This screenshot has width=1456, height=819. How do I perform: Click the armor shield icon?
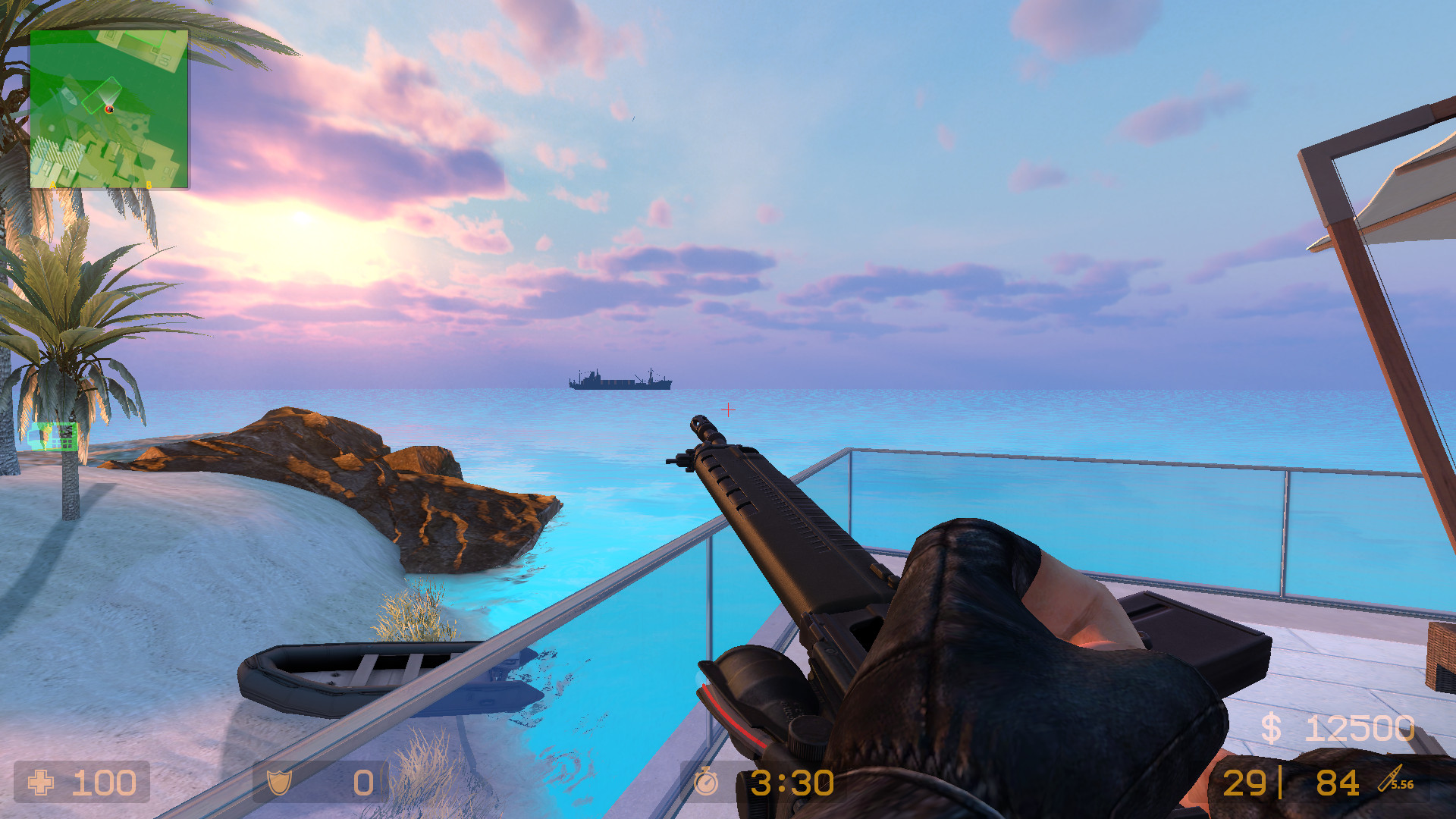(x=280, y=783)
